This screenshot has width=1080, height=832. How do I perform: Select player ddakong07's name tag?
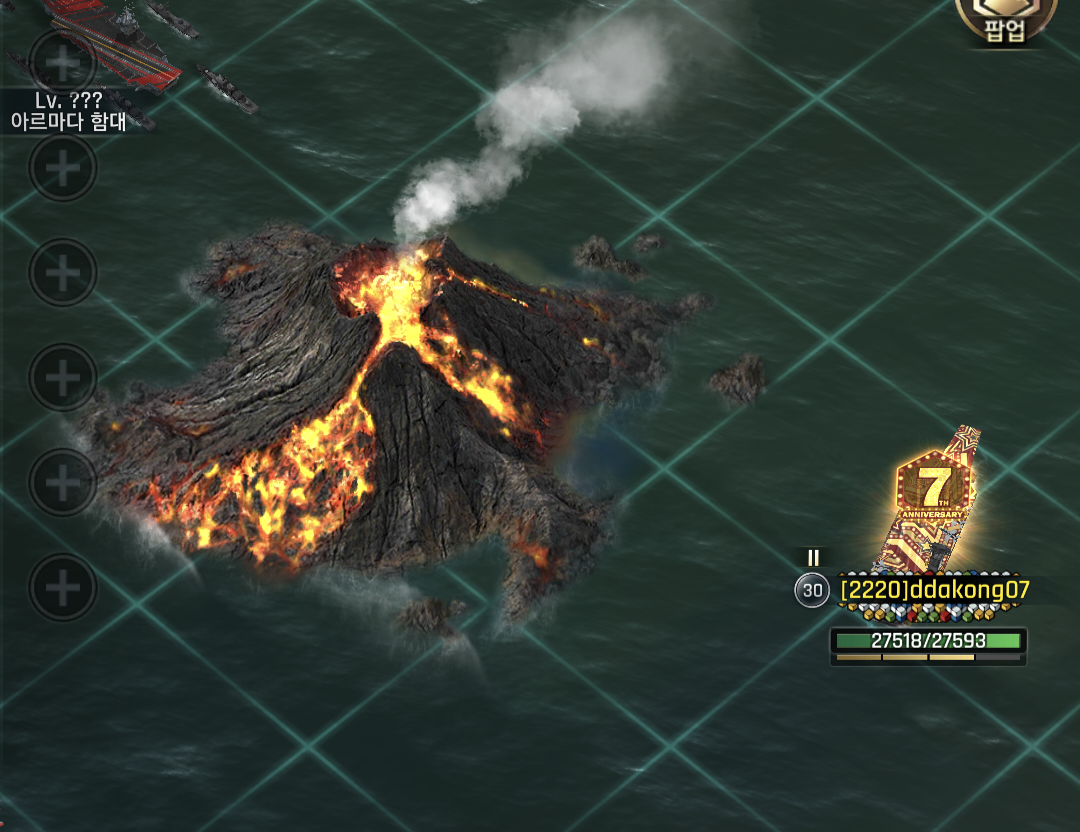pos(934,589)
